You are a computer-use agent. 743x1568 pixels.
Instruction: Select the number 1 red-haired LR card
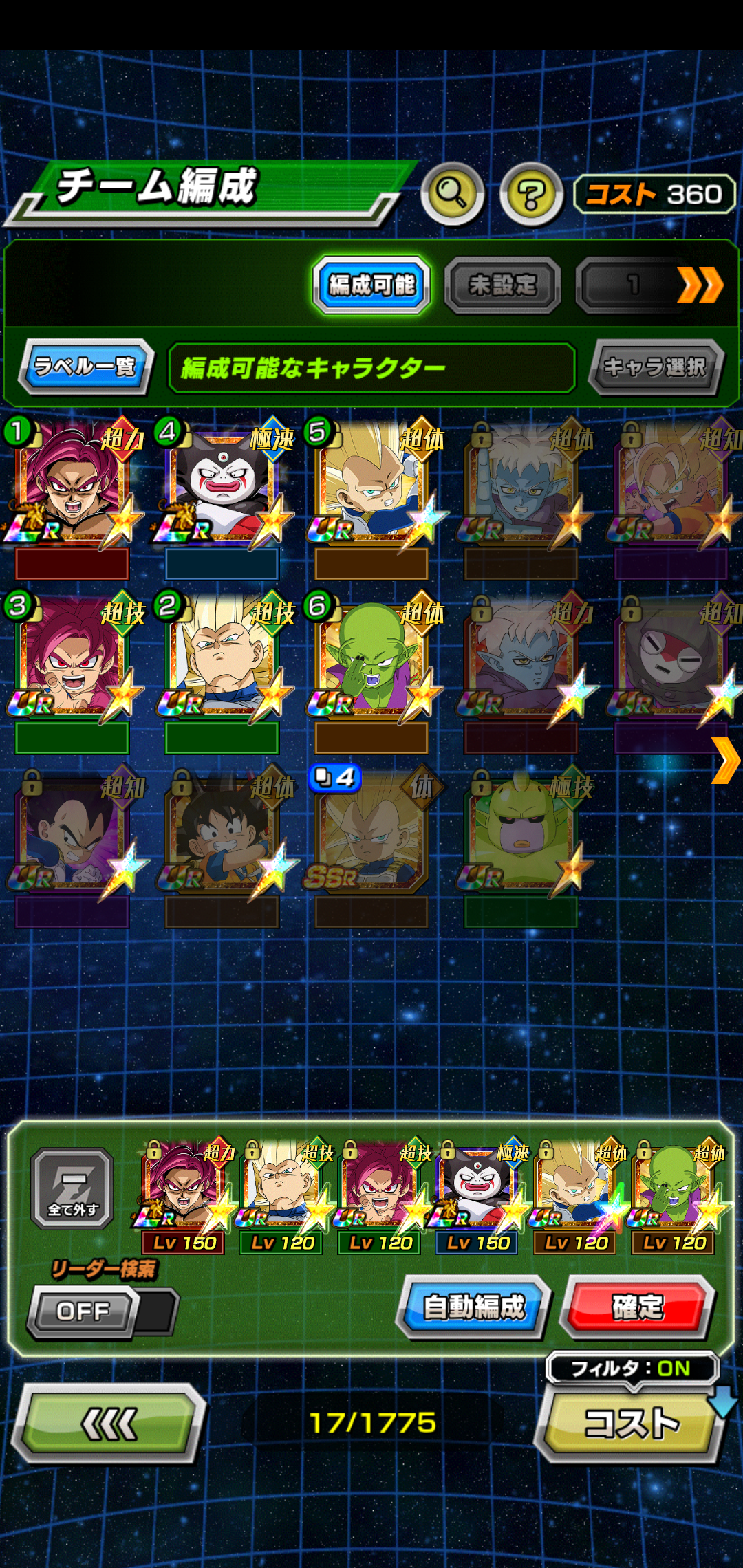(72, 485)
